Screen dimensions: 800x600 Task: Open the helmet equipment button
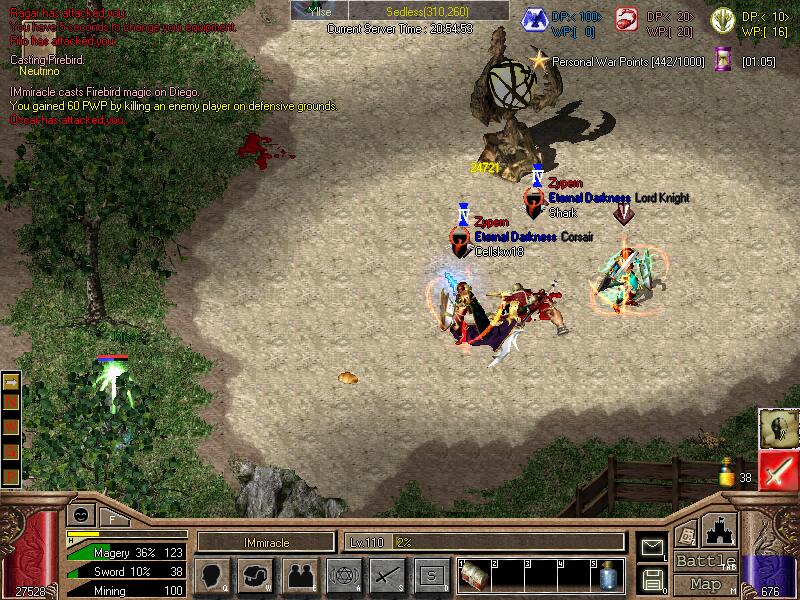coord(256,575)
